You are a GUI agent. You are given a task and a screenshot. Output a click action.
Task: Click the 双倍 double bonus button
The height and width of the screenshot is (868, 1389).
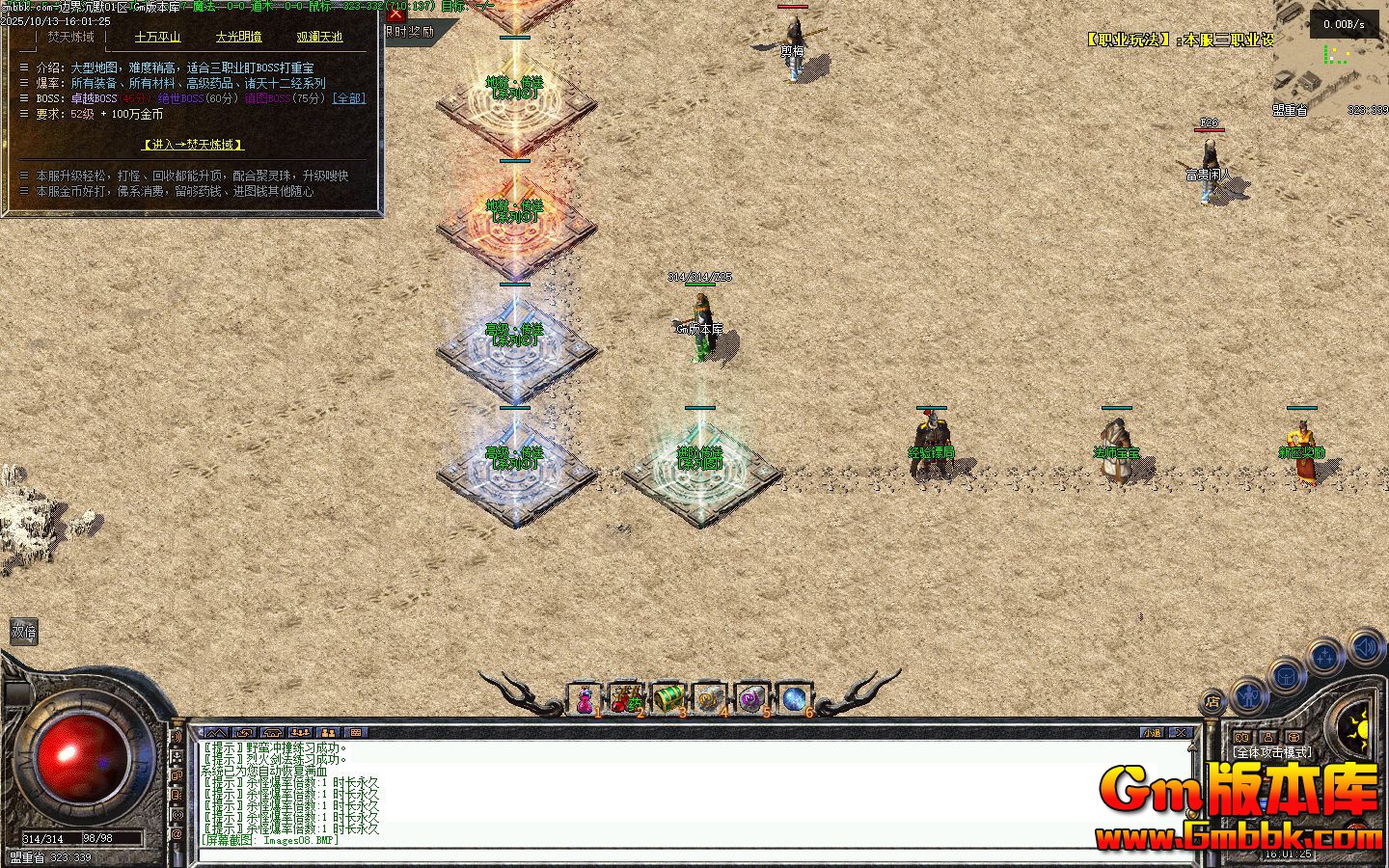(23, 632)
